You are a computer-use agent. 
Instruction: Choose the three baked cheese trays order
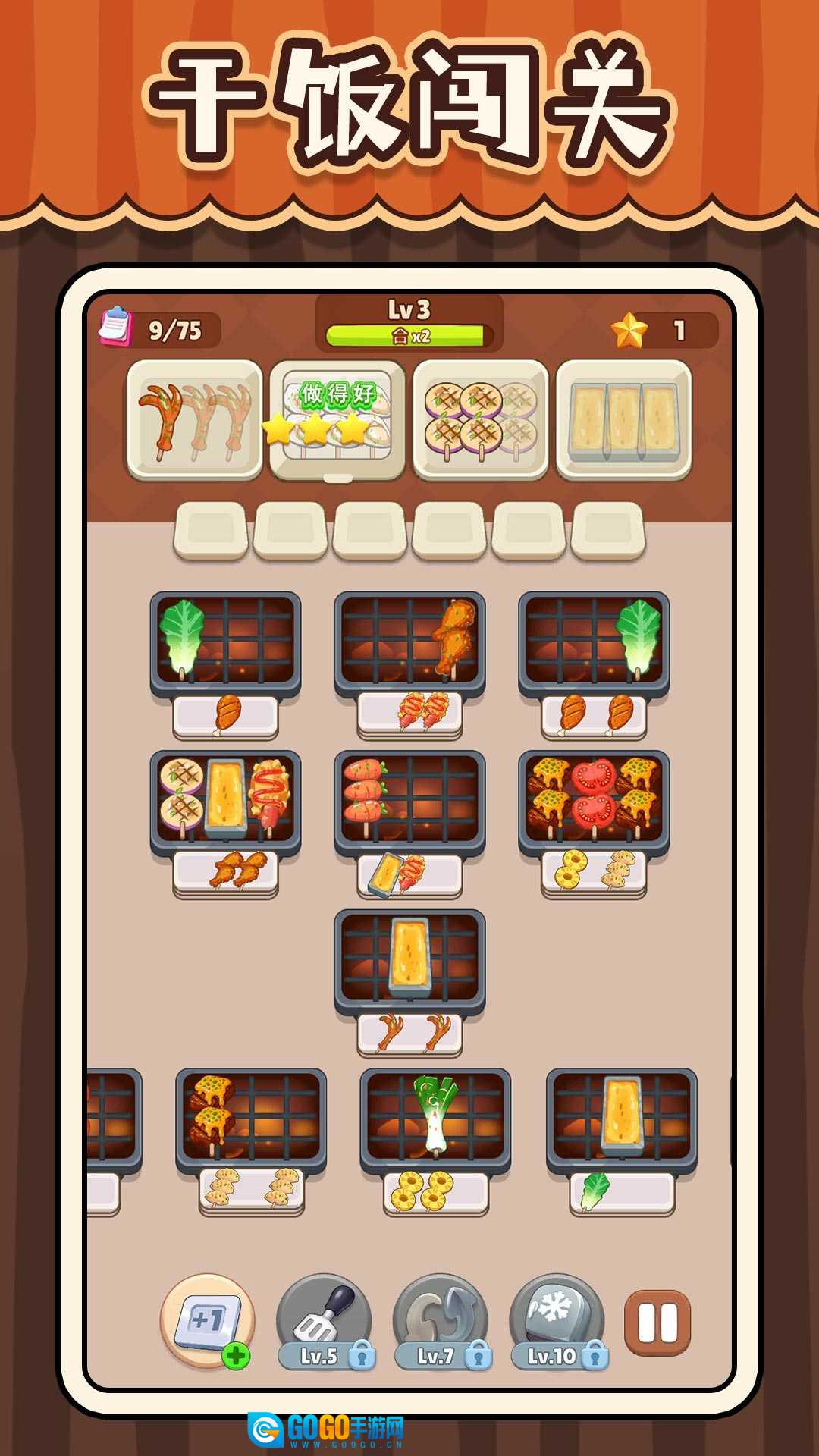coord(623,419)
